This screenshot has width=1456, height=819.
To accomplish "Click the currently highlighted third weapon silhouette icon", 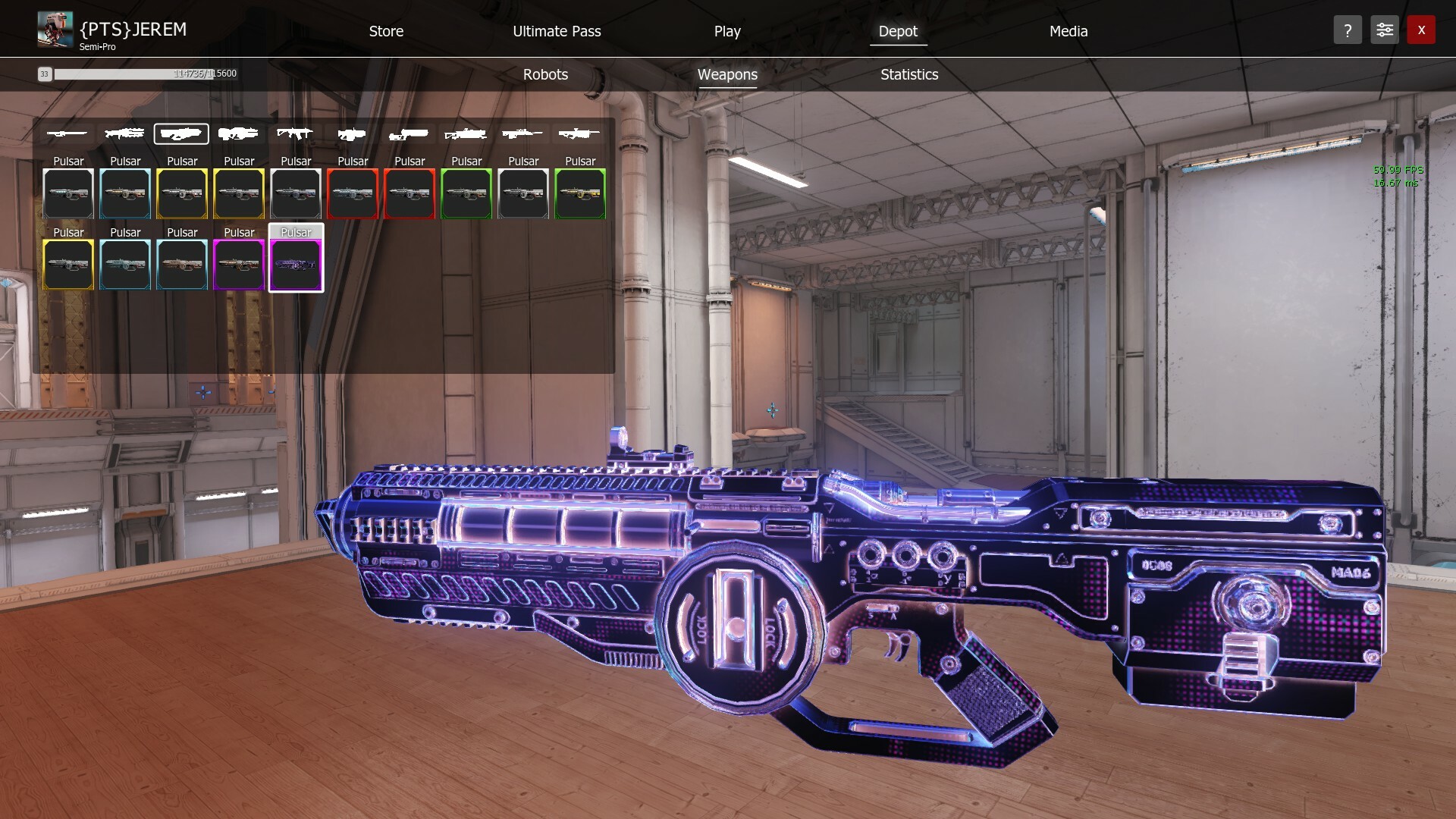I will click(x=182, y=133).
